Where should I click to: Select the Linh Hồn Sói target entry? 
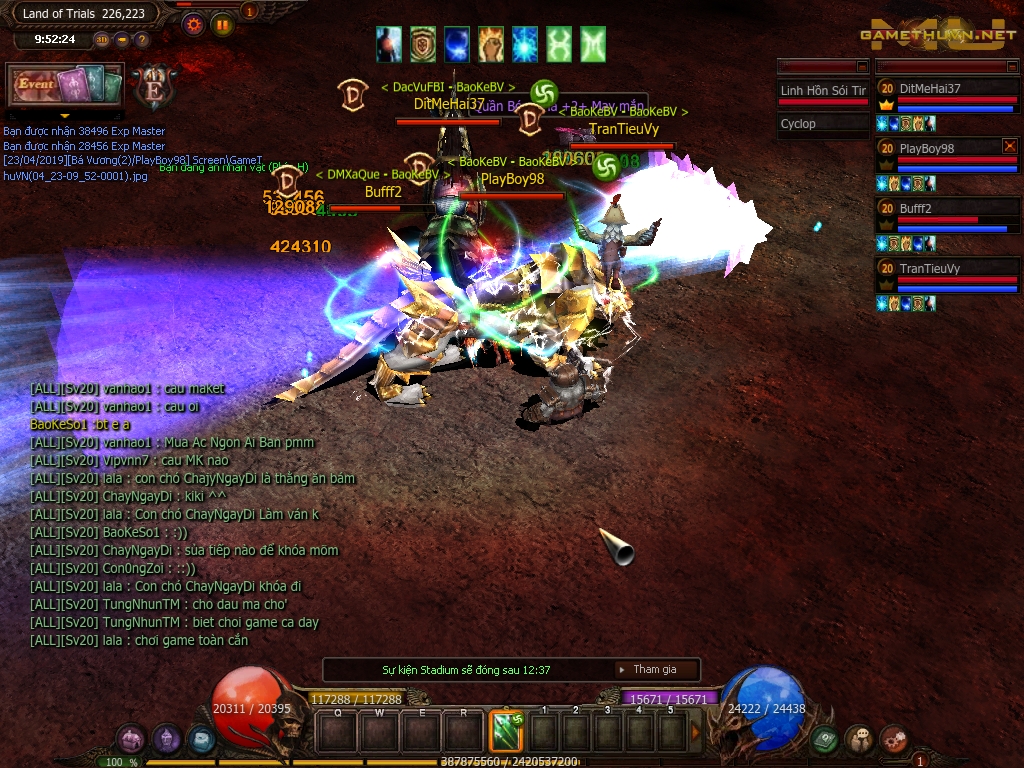coord(822,91)
